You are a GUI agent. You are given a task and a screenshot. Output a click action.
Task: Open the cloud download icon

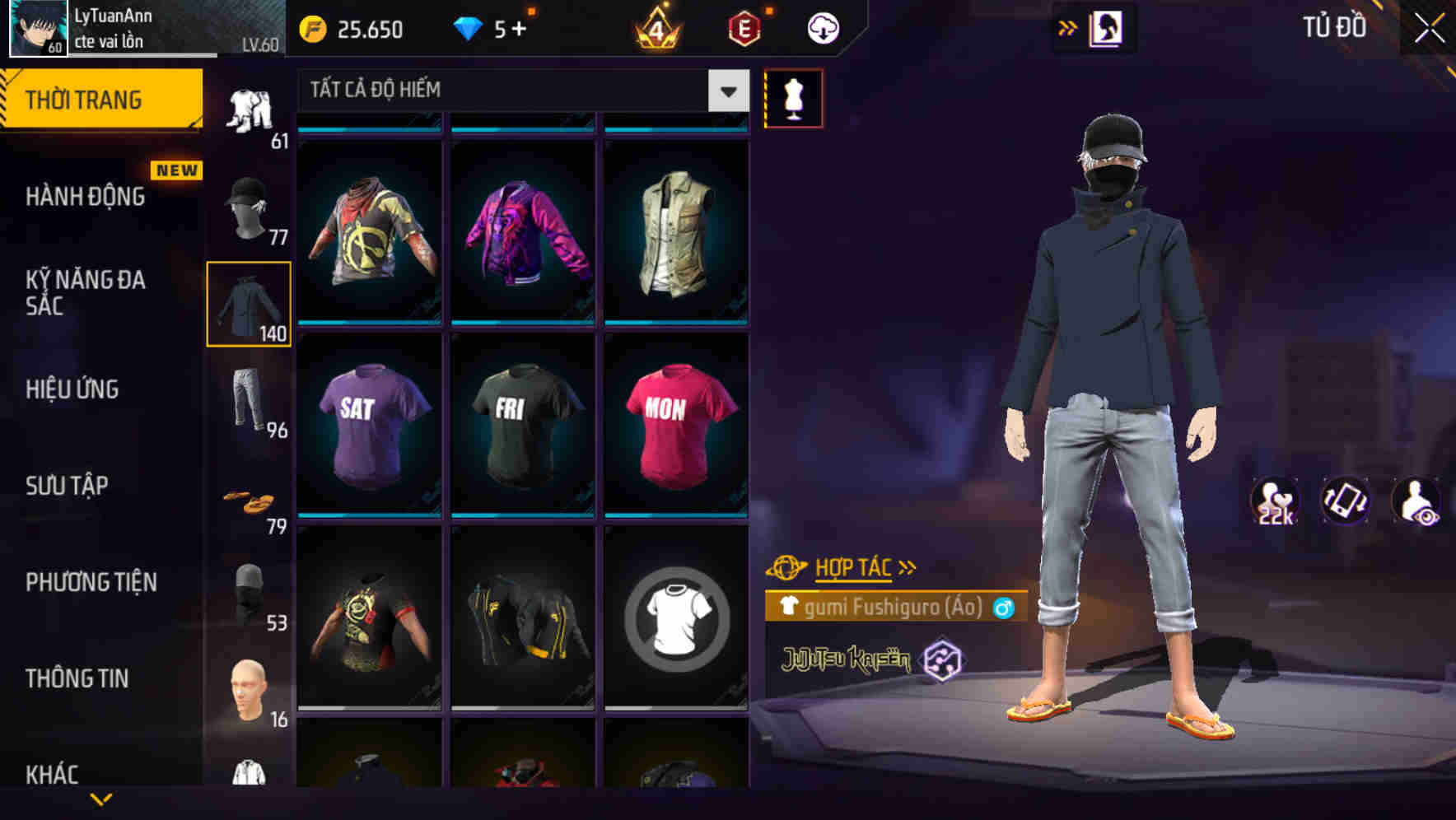click(x=821, y=27)
